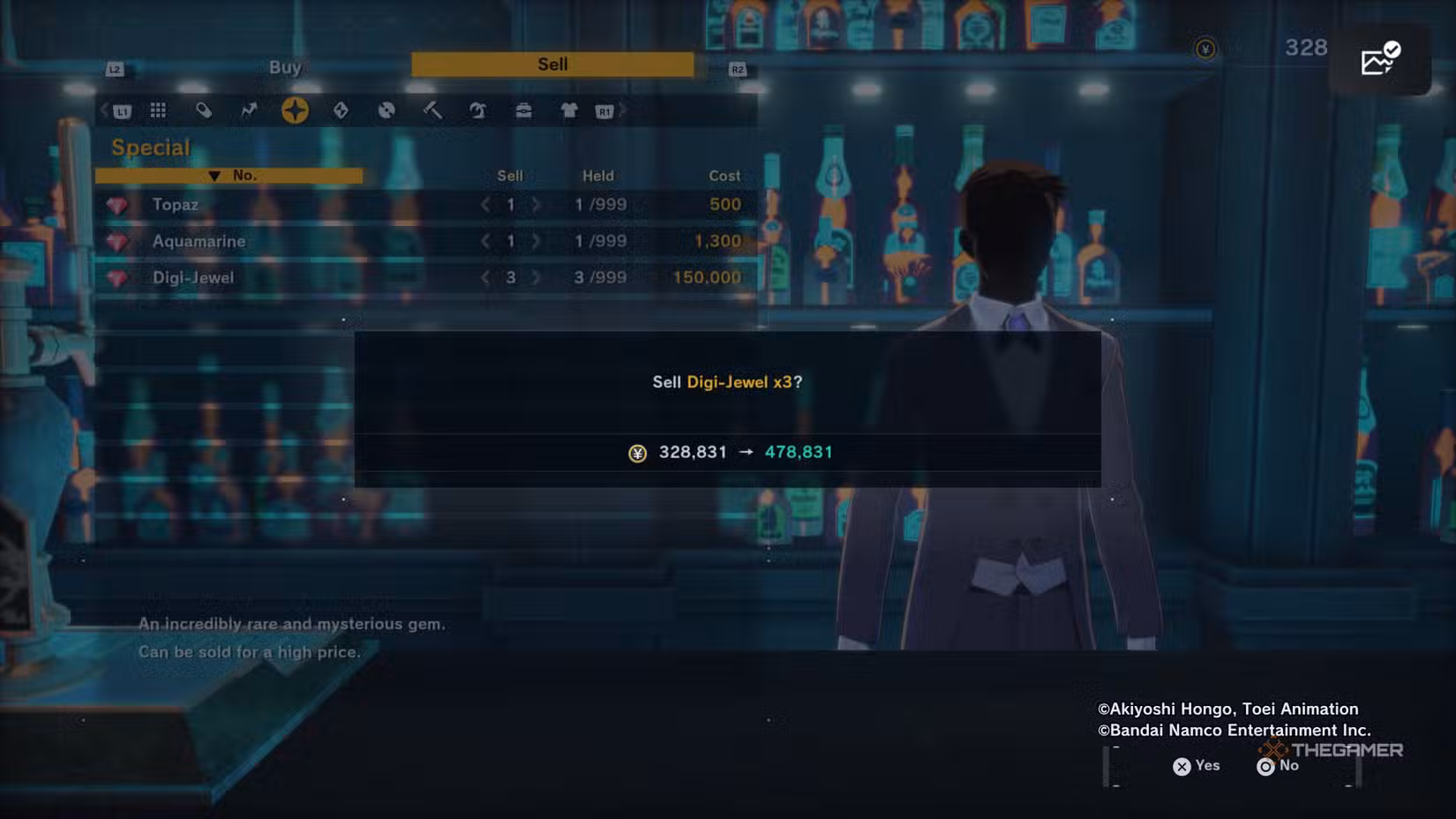Open the palm tree farm category

click(x=477, y=110)
